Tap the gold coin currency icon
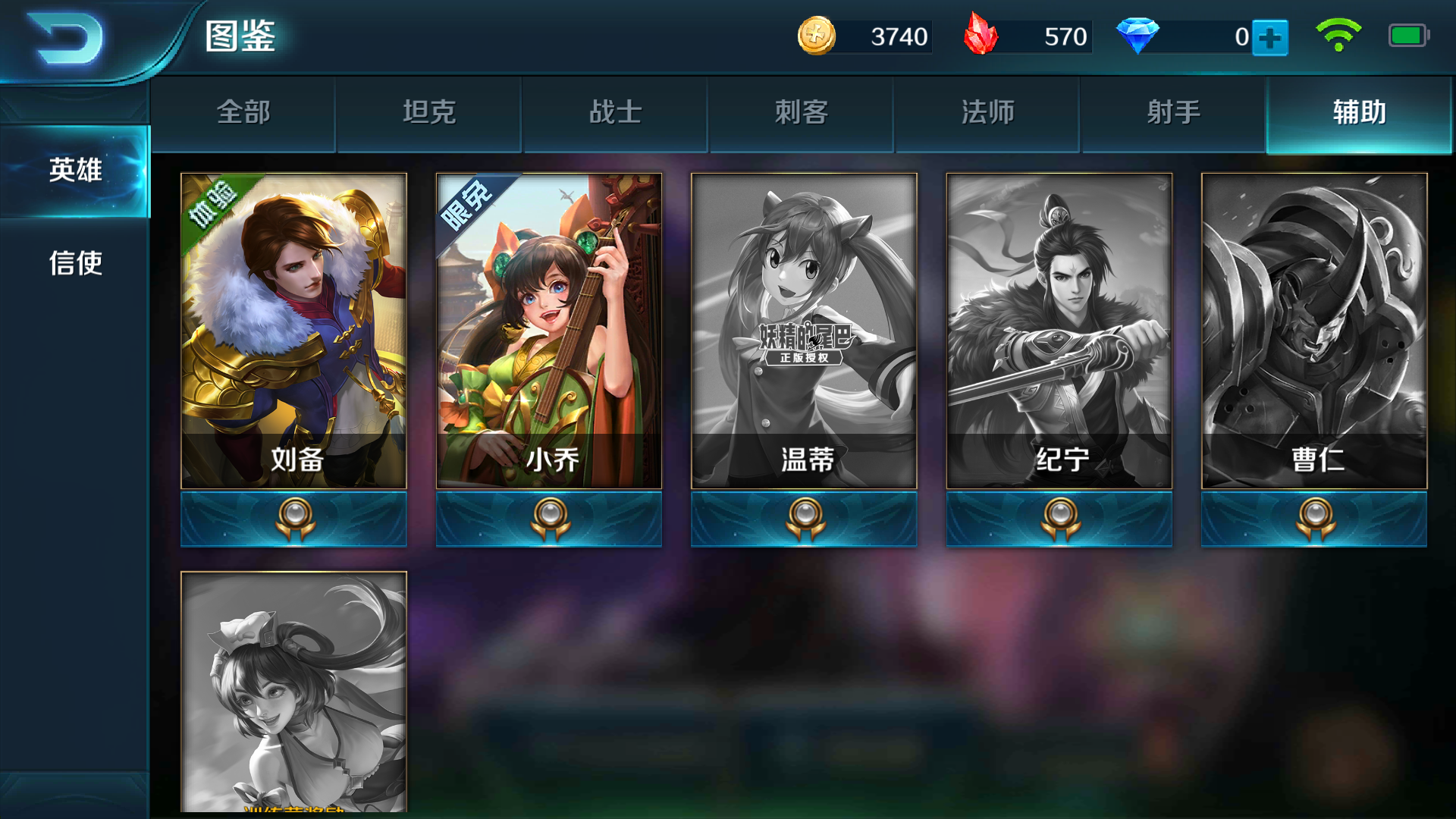 815,35
